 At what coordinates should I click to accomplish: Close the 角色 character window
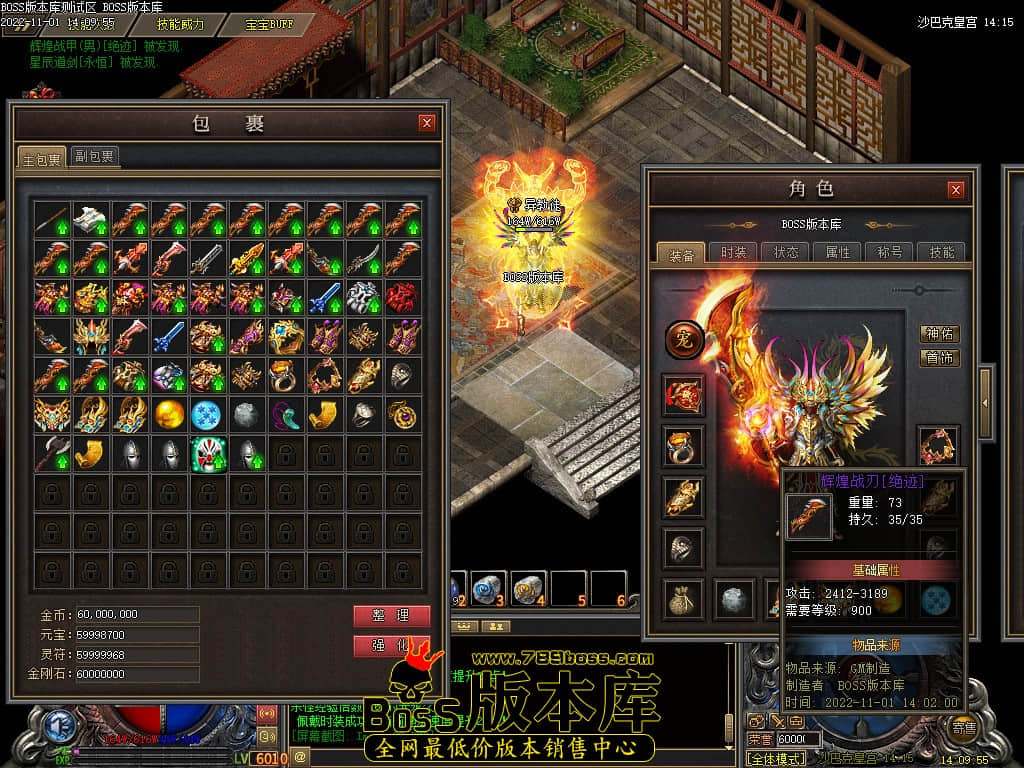pos(956,189)
